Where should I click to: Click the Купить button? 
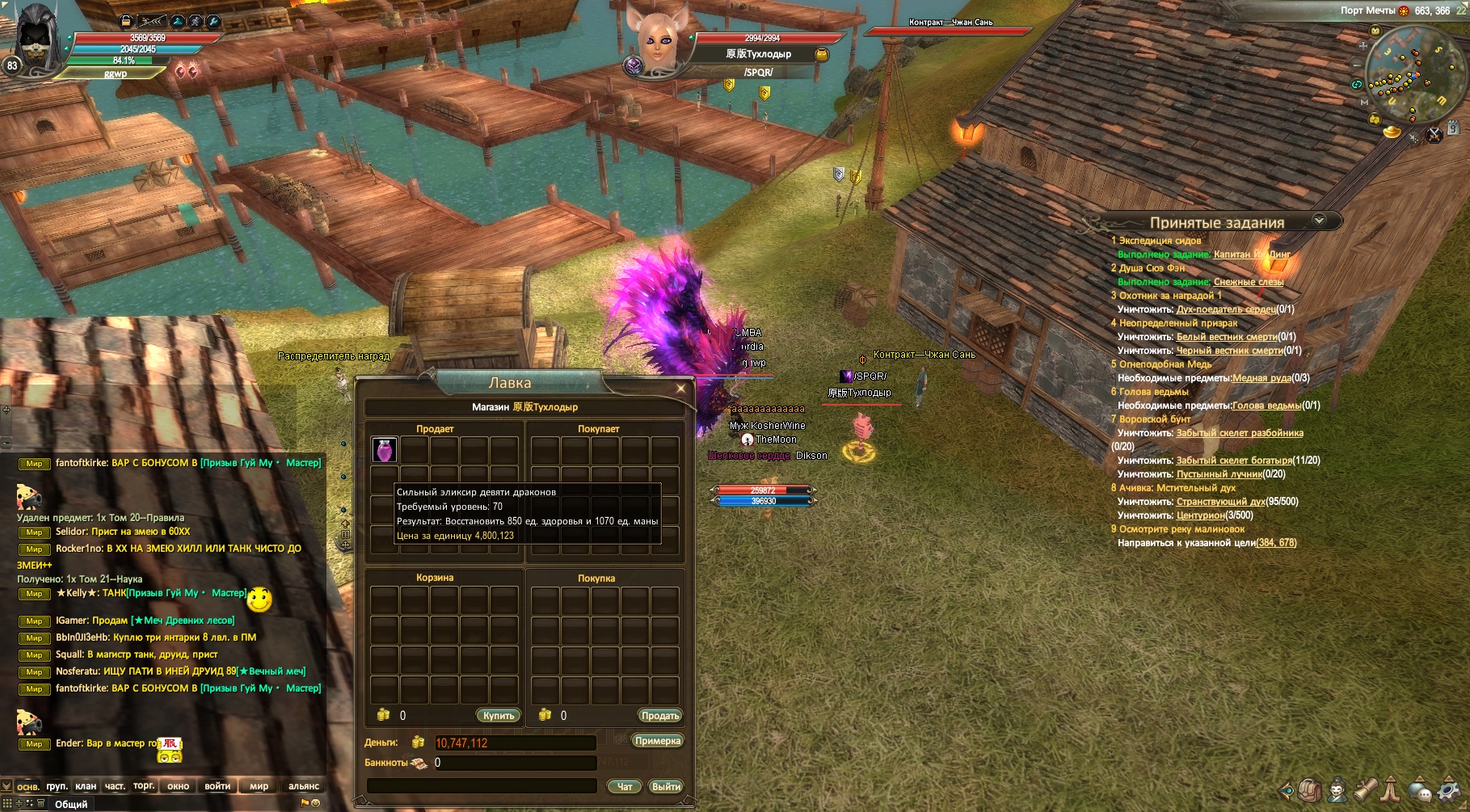click(498, 716)
